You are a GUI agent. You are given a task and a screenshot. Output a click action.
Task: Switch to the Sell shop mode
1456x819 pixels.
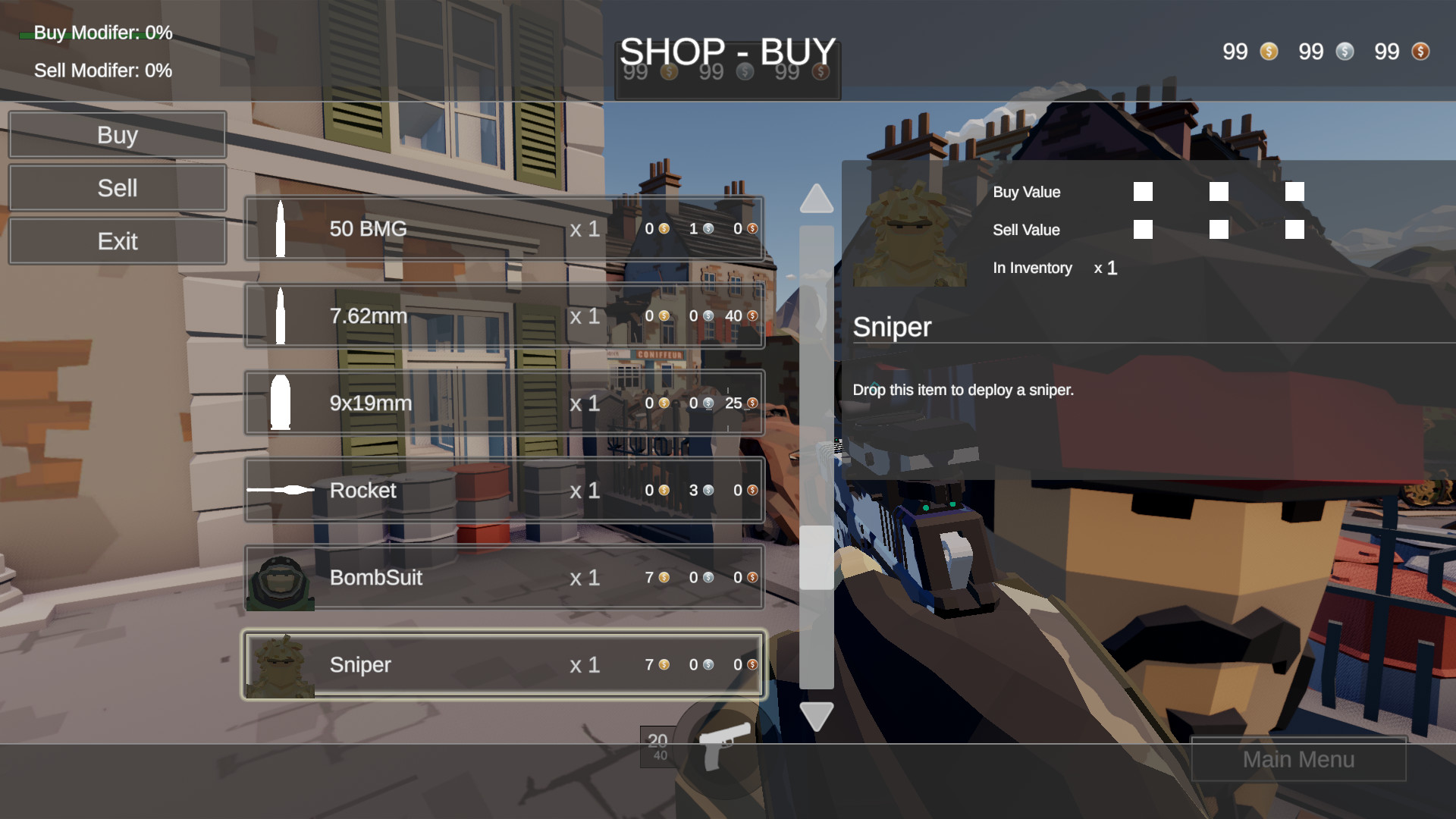(x=118, y=187)
